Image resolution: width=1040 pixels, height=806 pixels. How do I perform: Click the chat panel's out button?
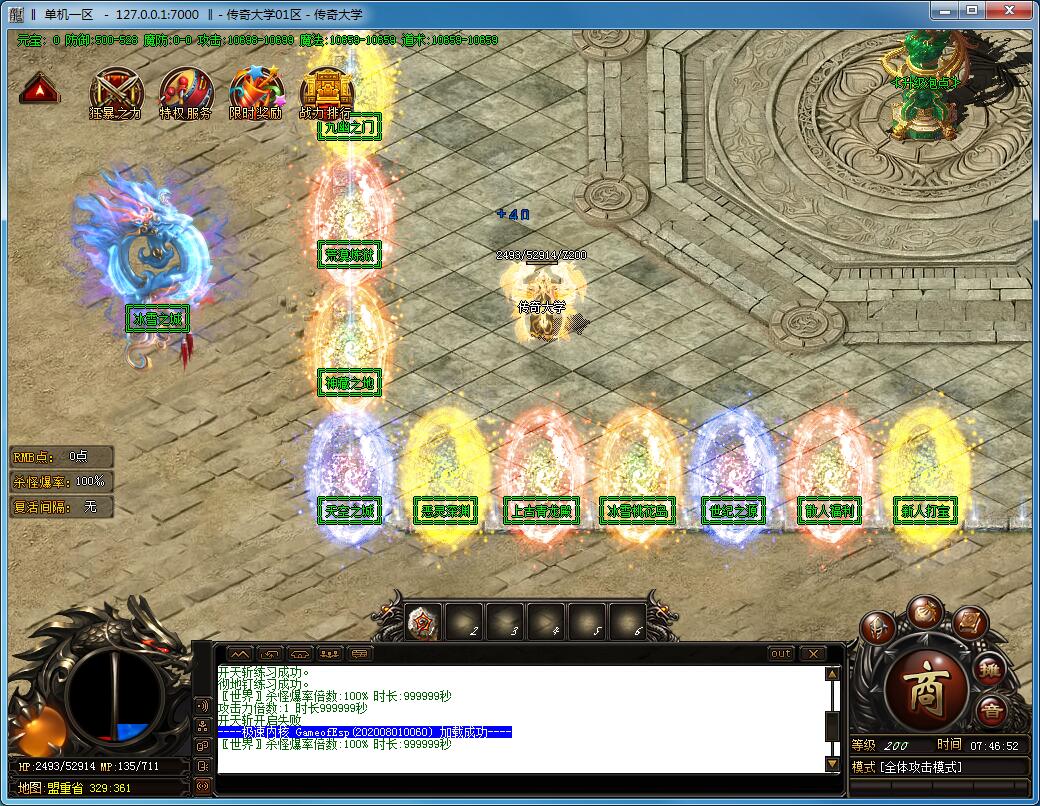tap(781, 653)
